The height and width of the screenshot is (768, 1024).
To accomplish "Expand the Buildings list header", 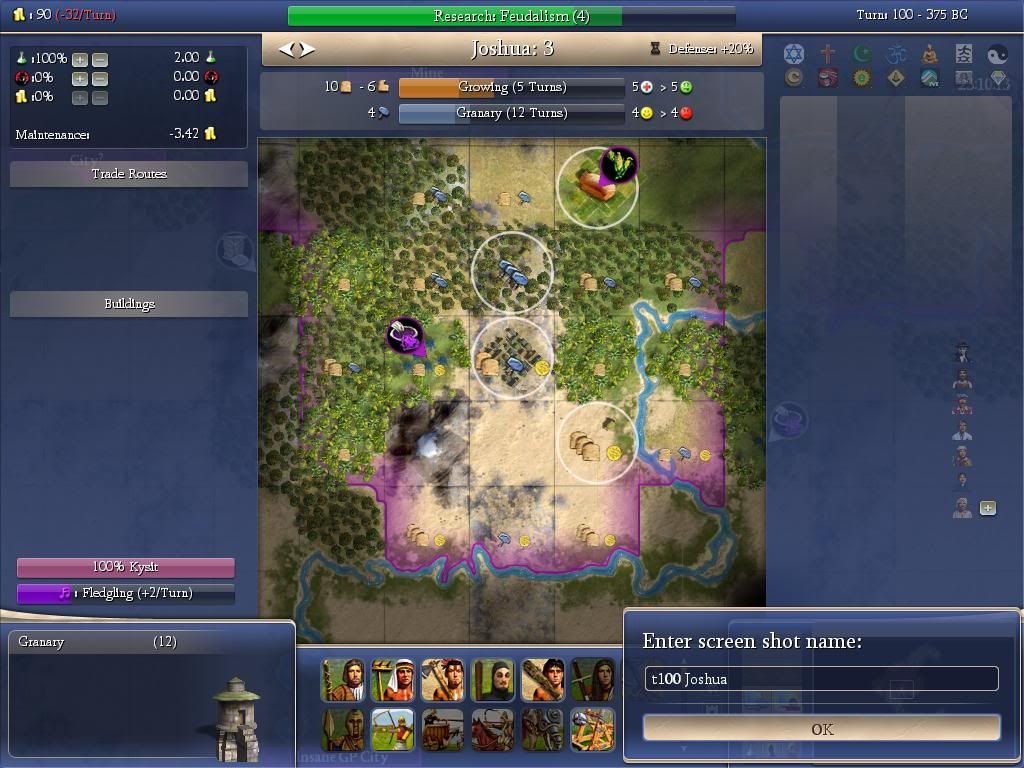I will point(129,304).
